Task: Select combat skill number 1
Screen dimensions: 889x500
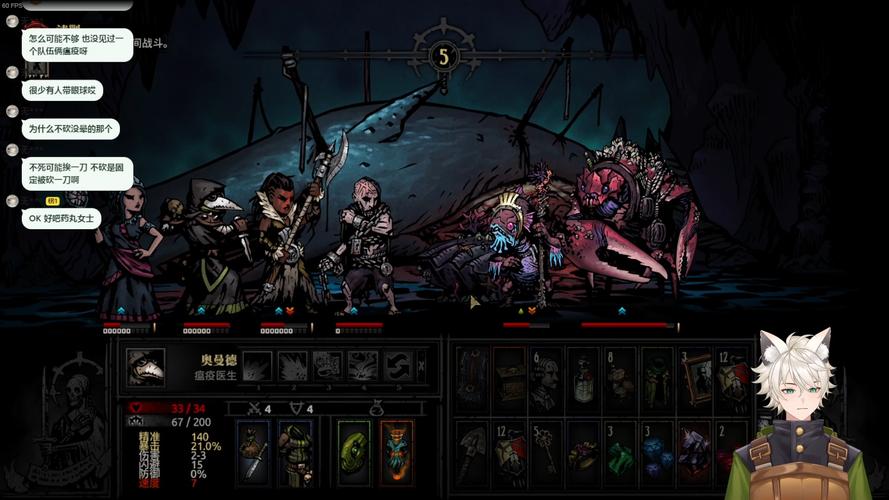Action: point(258,366)
